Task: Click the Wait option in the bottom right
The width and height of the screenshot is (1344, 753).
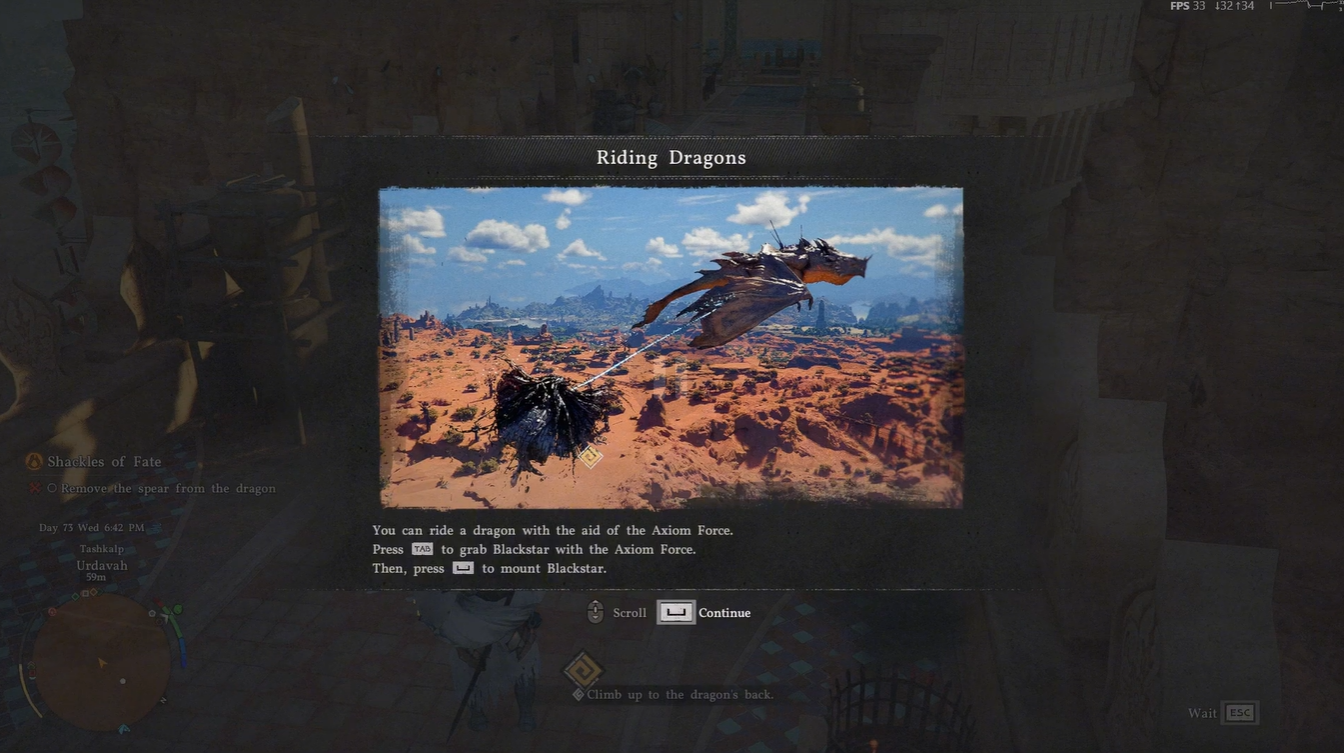Action: [1202, 713]
